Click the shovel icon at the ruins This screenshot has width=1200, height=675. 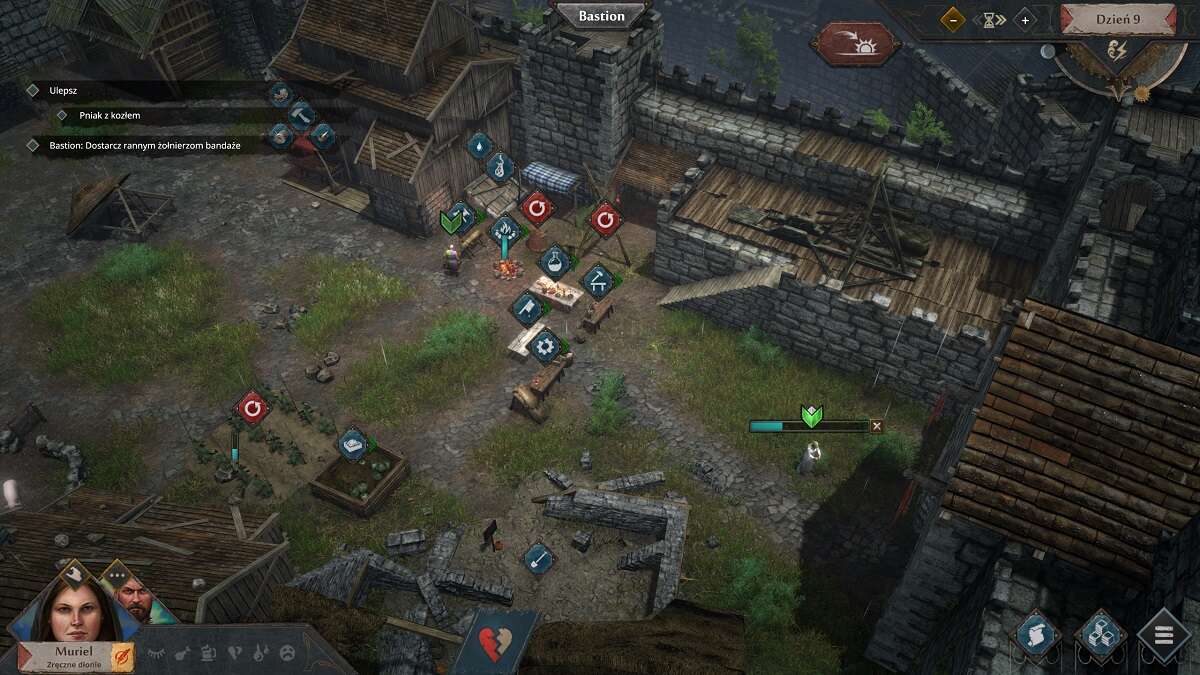pyautogui.click(x=538, y=558)
